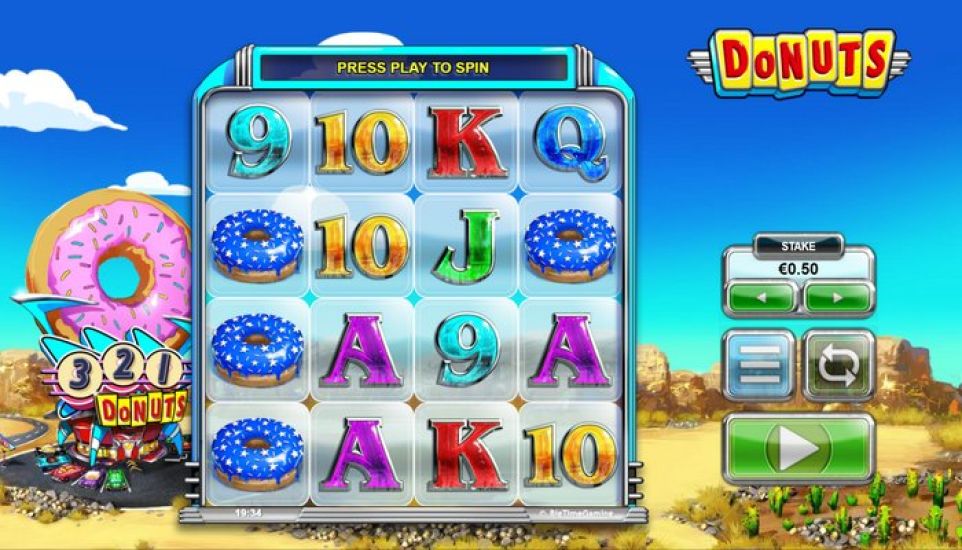Screen dimensions: 962x550
Task: Activate the autoplay loop arrows button
Action: coord(838,365)
